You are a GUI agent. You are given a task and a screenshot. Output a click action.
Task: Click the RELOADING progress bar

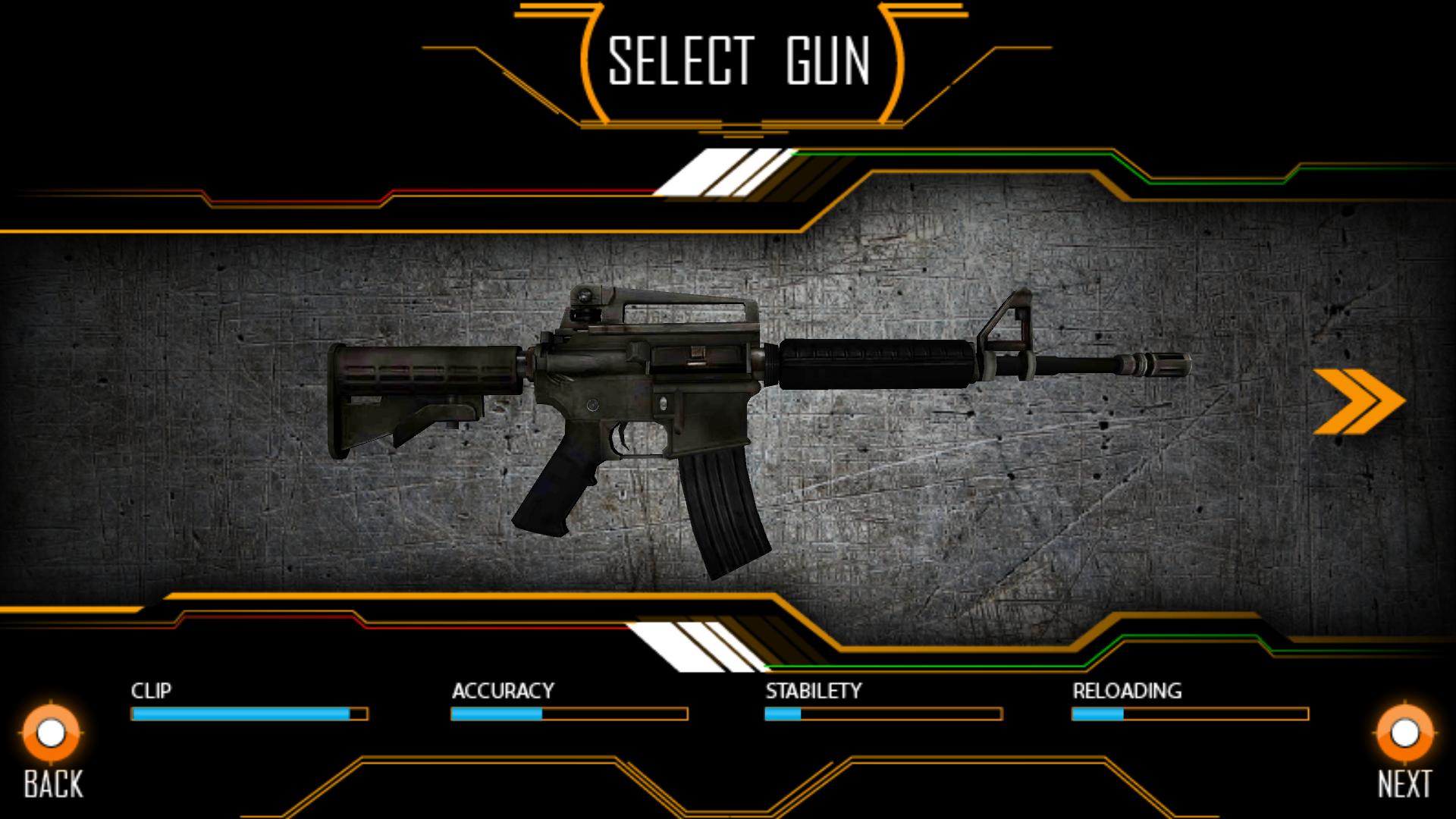1189,714
